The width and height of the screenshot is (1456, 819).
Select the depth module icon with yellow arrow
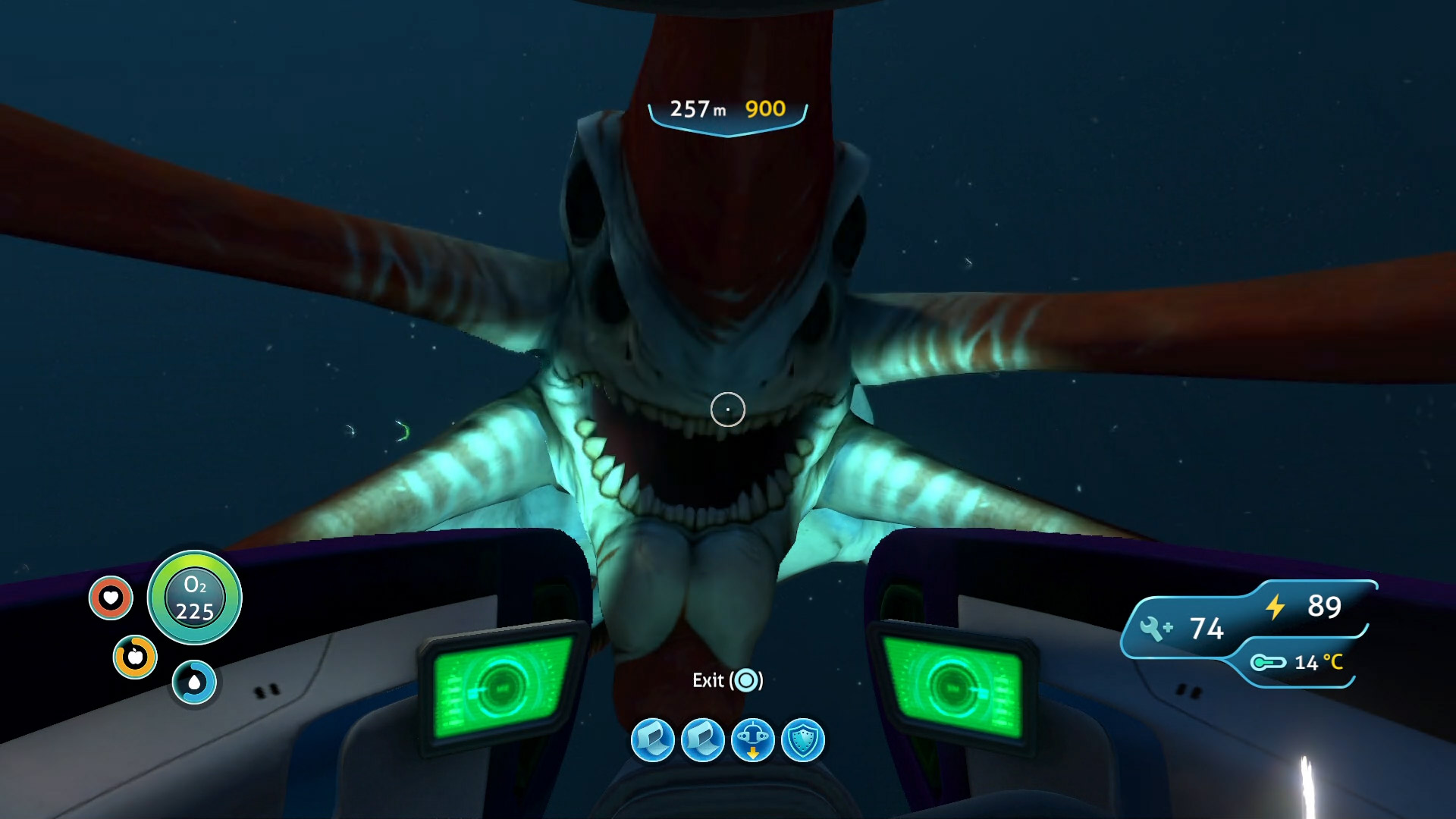tap(752, 740)
